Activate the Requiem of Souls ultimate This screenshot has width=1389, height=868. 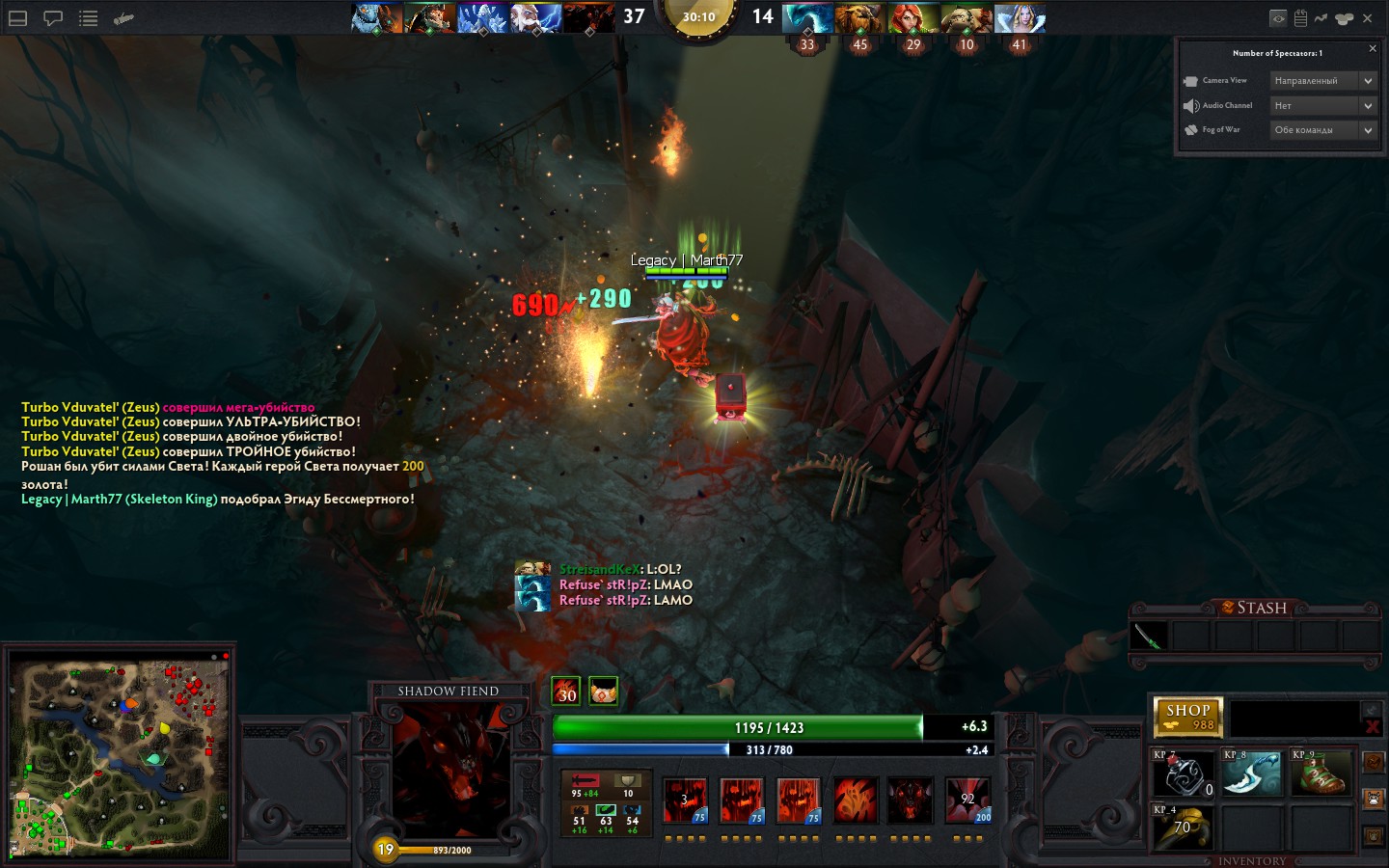click(967, 800)
